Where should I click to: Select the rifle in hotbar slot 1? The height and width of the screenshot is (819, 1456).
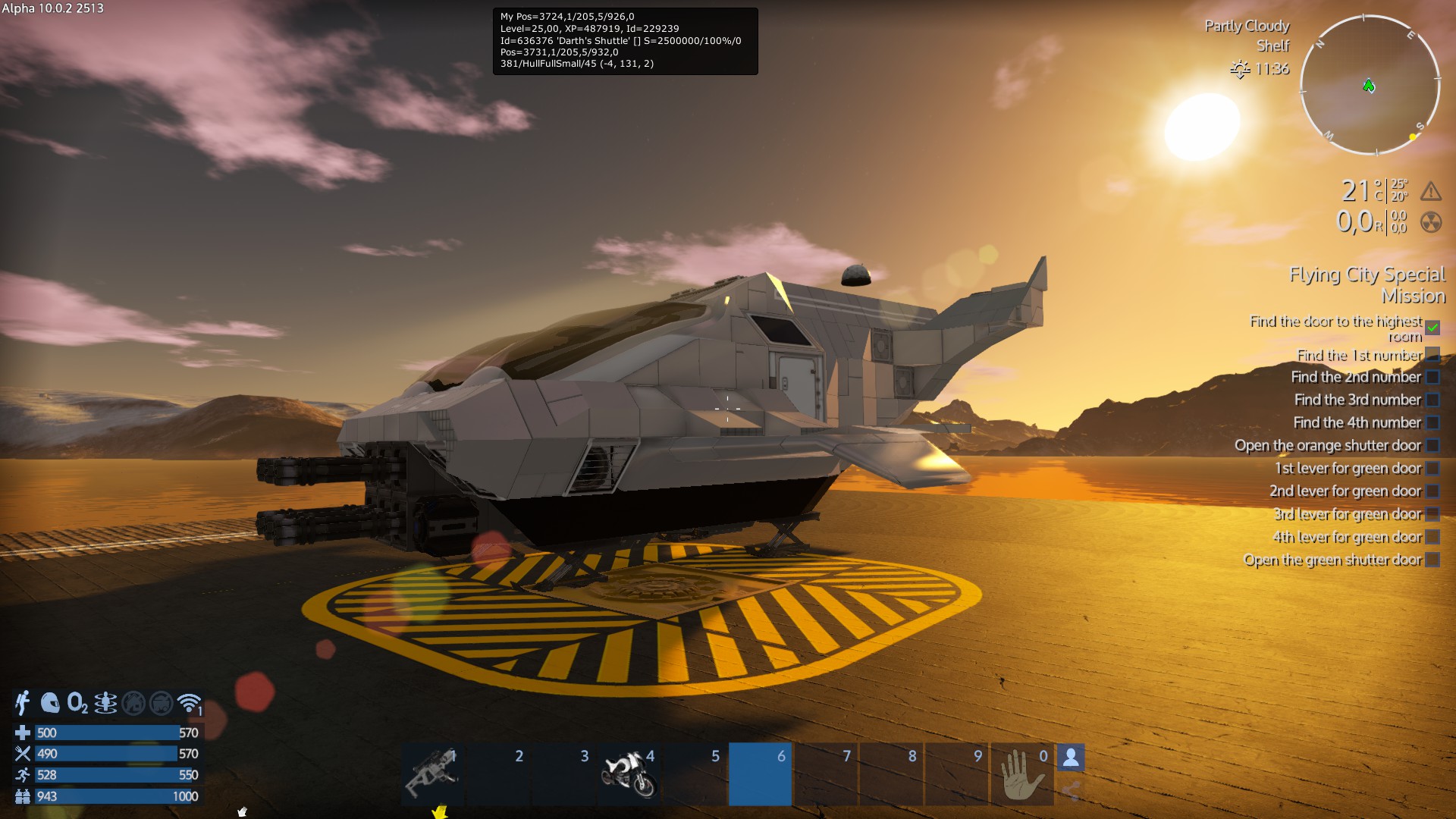pos(433,774)
